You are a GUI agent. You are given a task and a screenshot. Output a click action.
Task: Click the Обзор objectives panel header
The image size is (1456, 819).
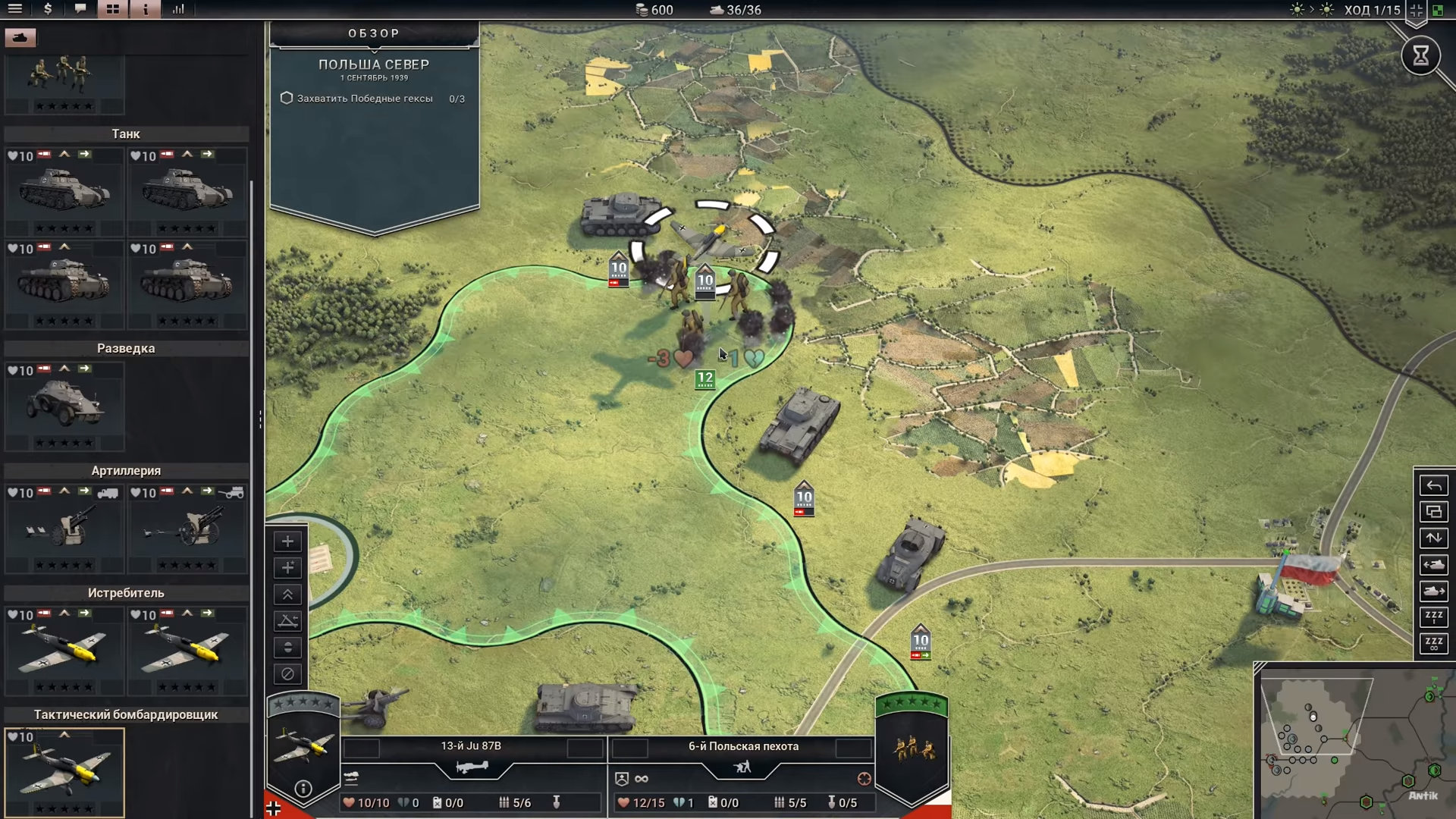(374, 33)
